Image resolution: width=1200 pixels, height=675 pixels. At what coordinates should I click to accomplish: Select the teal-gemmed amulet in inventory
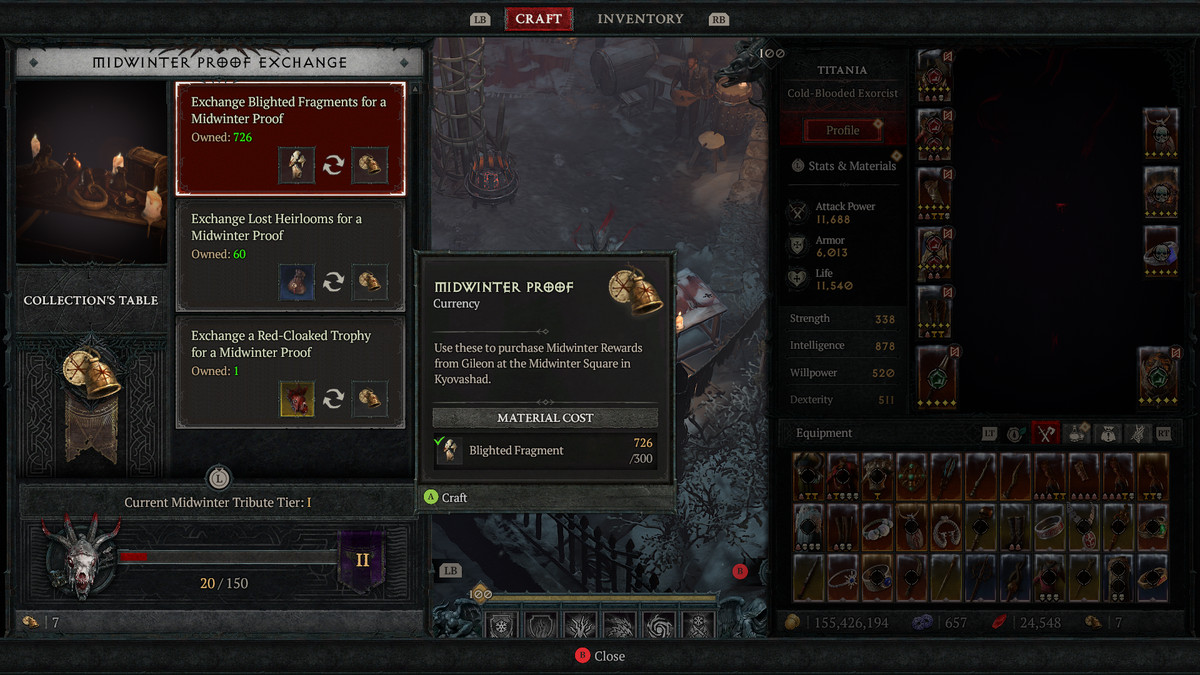point(912,477)
